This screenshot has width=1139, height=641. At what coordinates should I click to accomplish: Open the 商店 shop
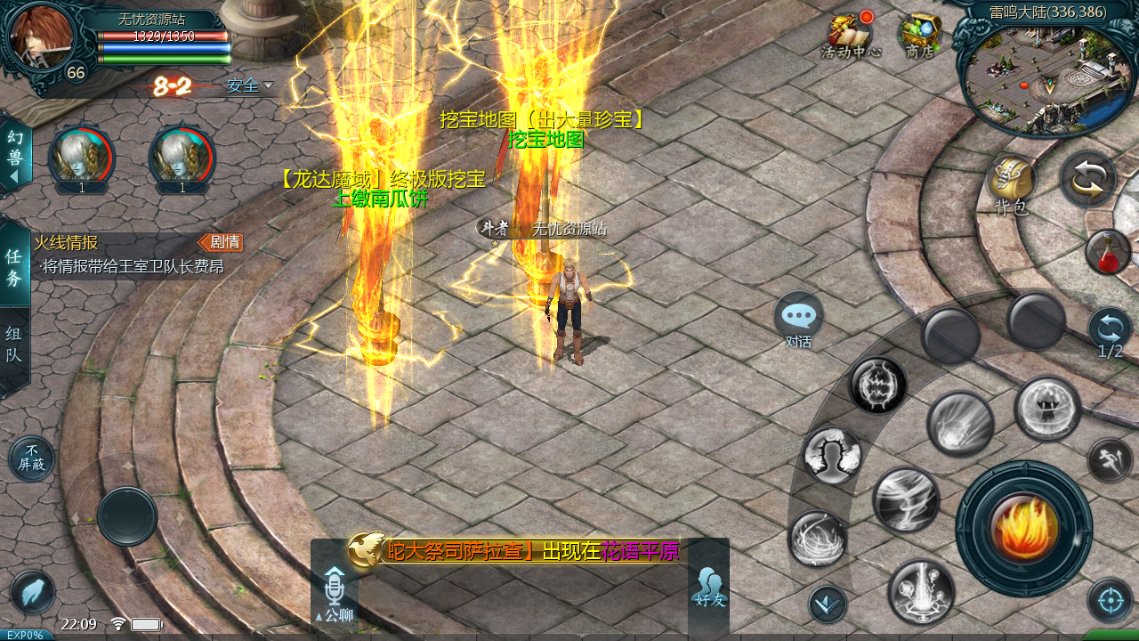(x=918, y=35)
